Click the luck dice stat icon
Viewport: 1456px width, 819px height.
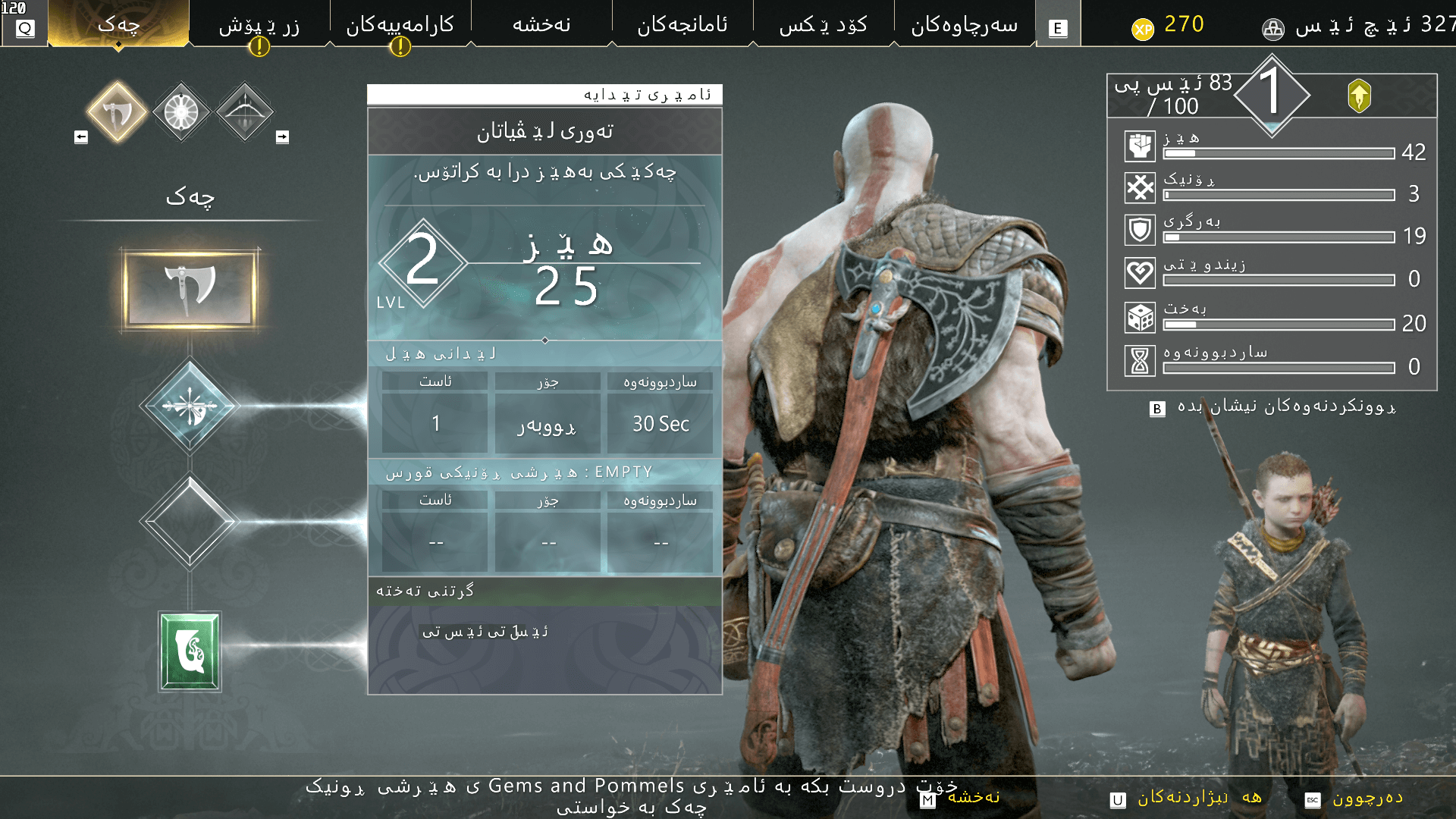pos(1139,316)
